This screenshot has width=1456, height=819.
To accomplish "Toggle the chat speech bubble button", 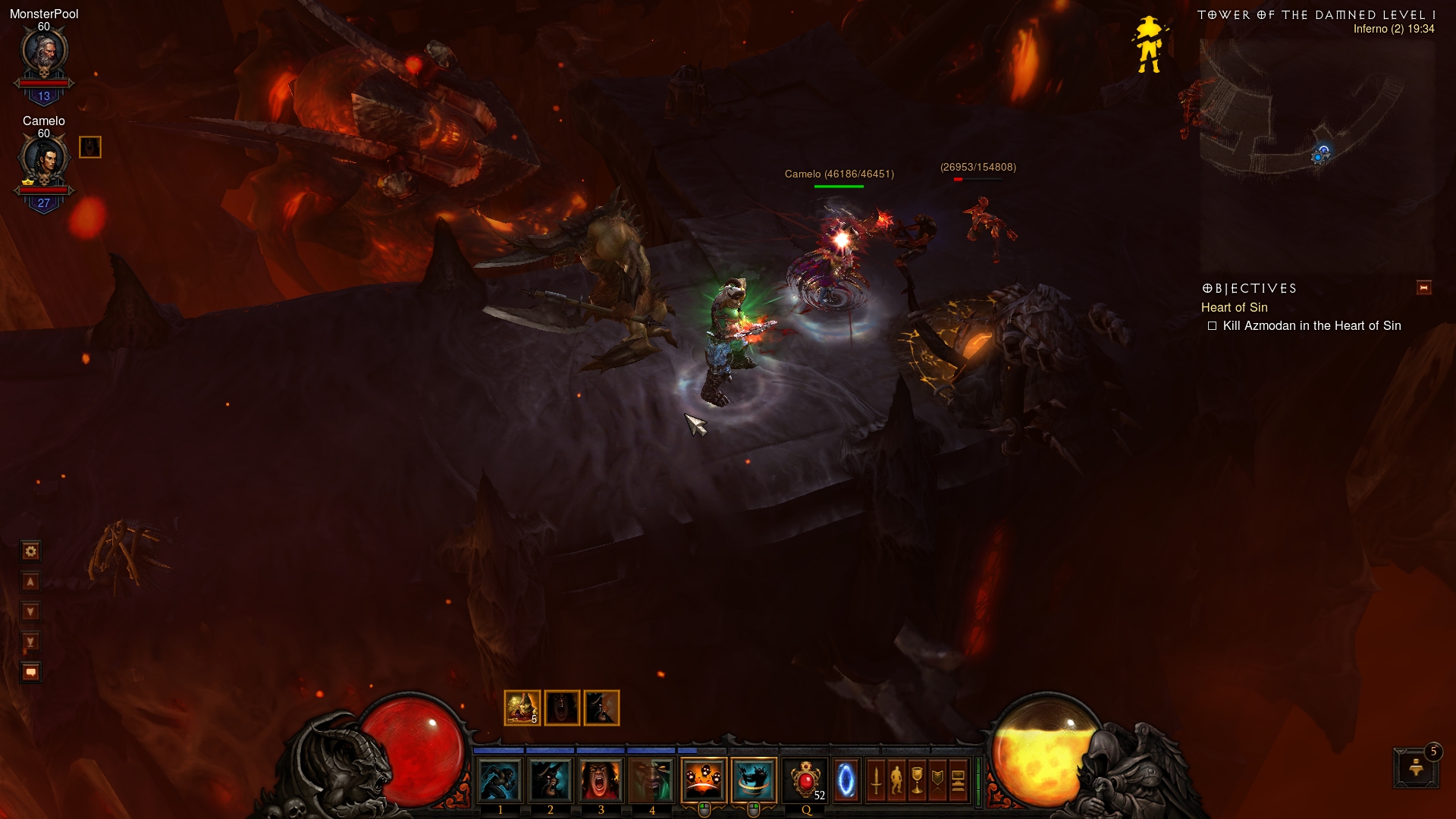I will pyautogui.click(x=31, y=672).
